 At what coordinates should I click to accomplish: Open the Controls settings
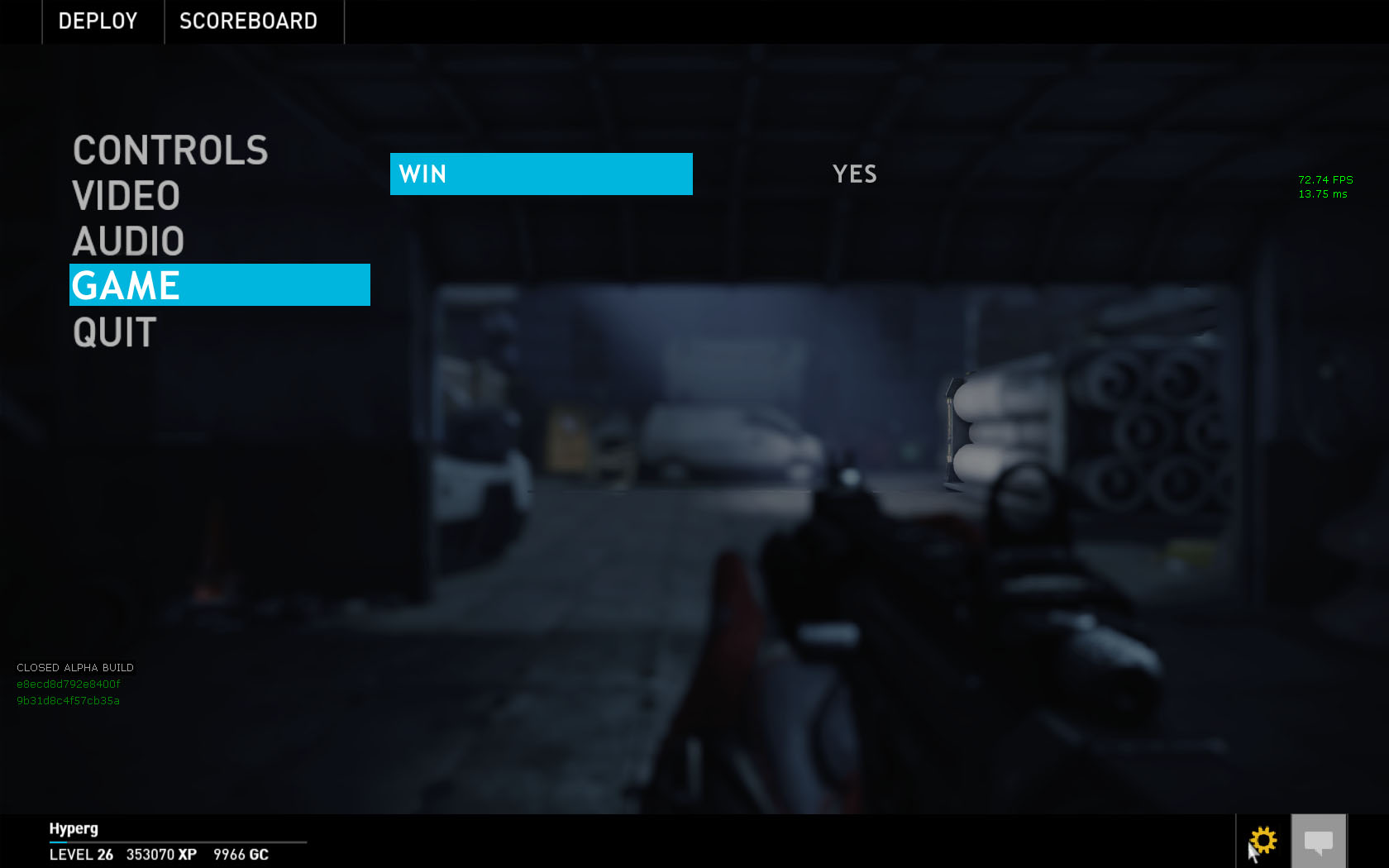click(170, 150)
